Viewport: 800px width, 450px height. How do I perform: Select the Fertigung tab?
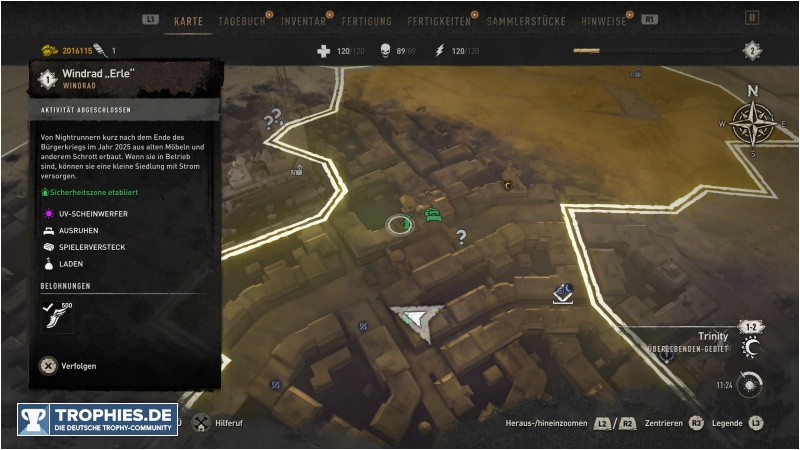(x=366, y=20)
